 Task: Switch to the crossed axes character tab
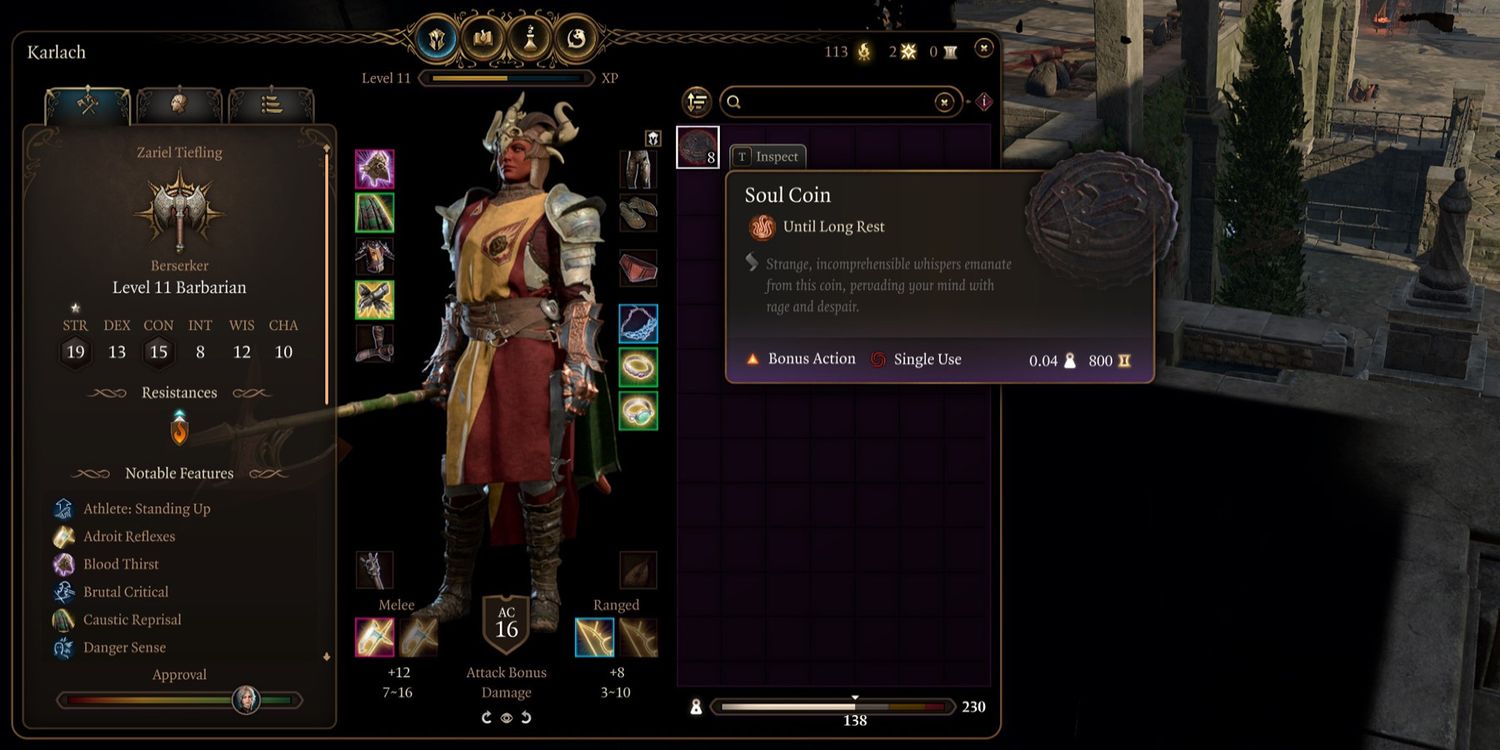click(88, 106)
